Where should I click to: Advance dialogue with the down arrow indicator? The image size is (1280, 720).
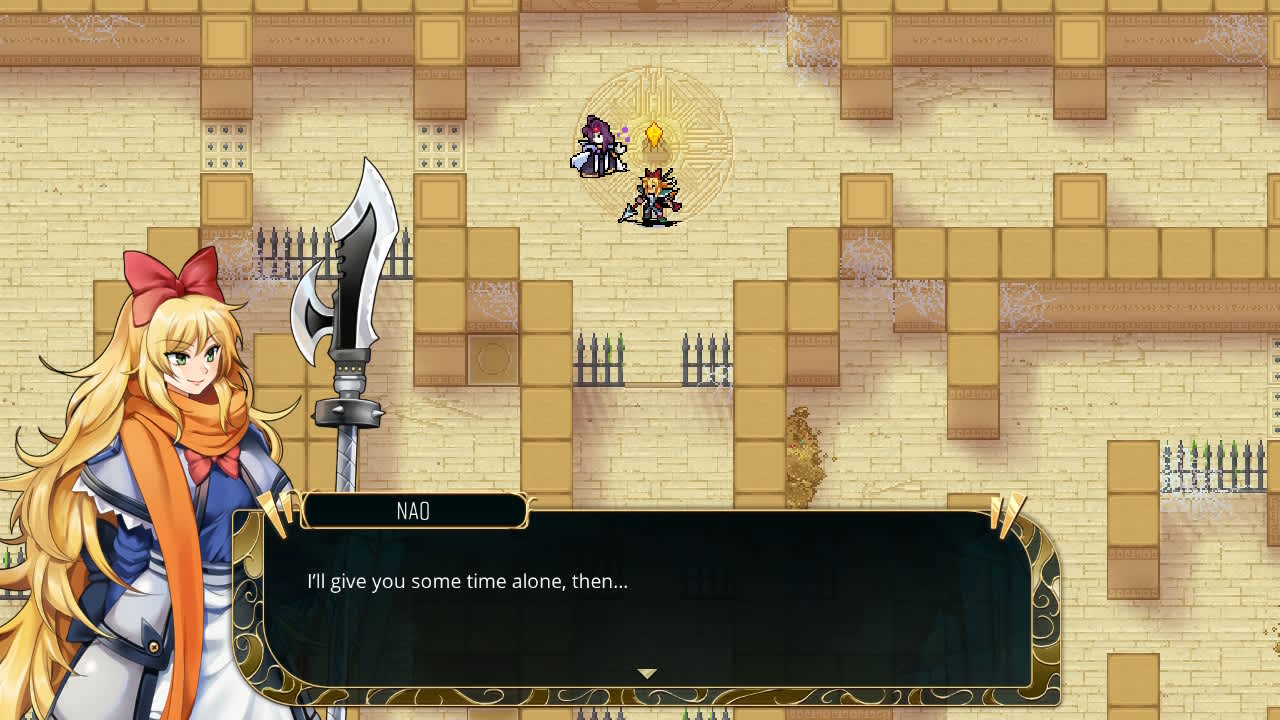coord(645,675)
